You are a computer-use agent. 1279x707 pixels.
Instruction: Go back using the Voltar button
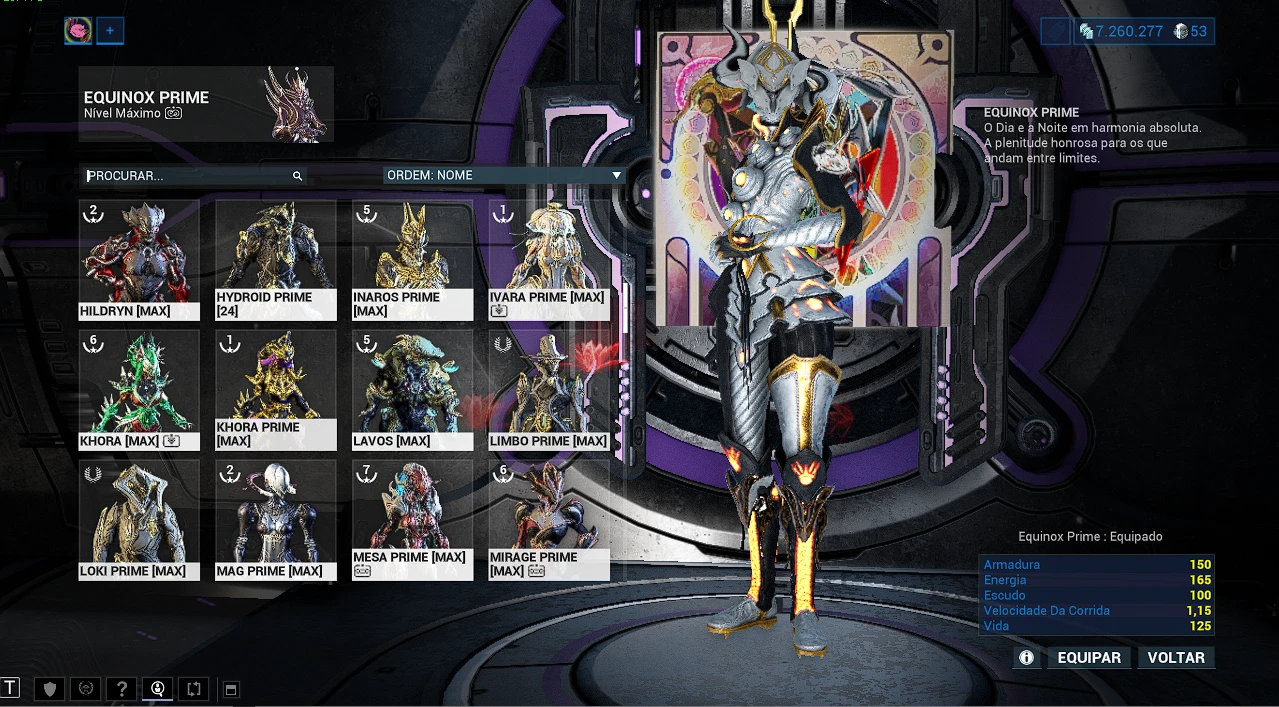tap(1176, 658)
